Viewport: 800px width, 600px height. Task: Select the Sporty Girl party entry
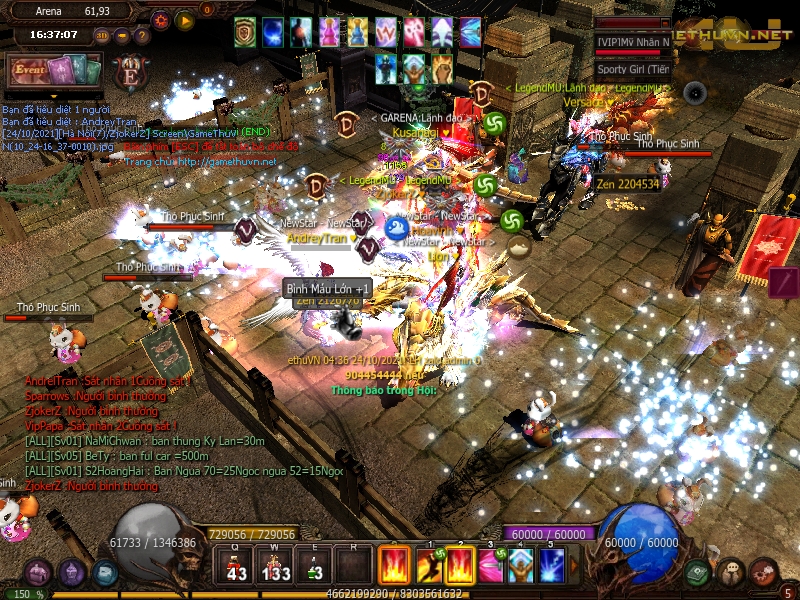(x=632, y=69)
